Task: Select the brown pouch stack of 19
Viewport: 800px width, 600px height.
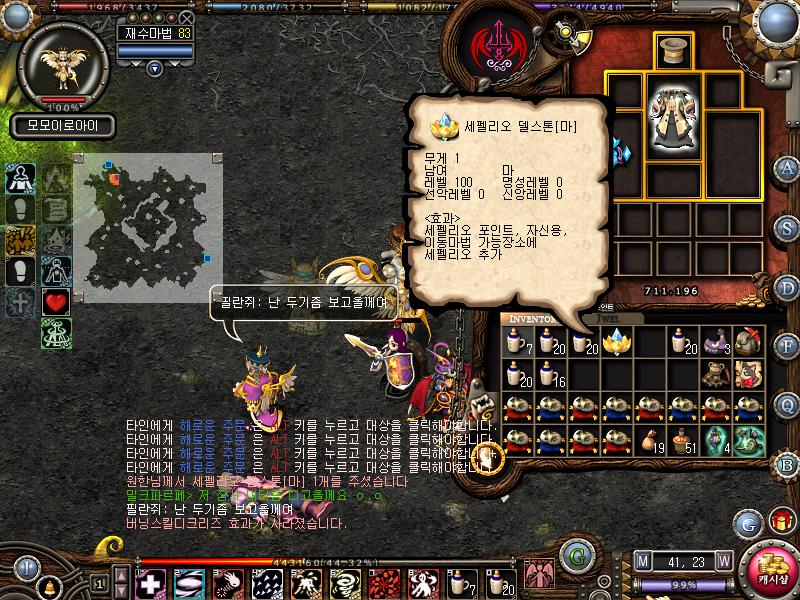Action: click(651, 439)
